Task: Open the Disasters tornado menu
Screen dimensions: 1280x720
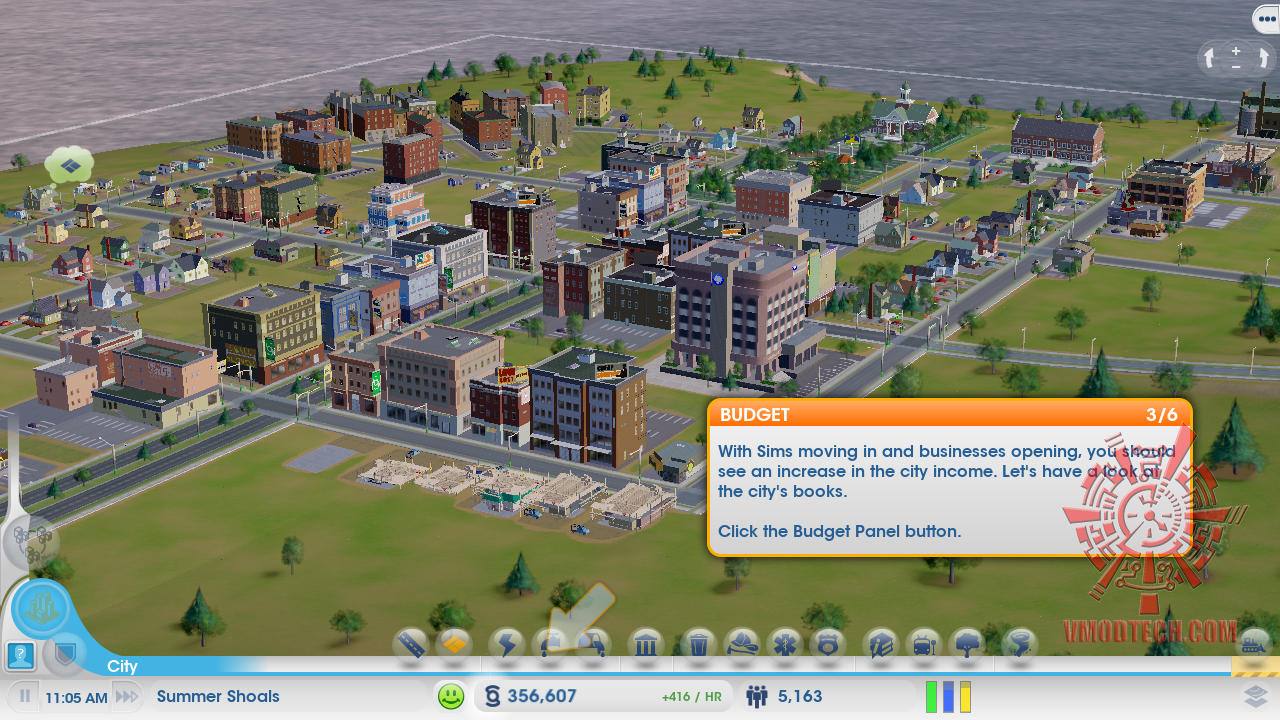Action: click(x=1020, y=645)
